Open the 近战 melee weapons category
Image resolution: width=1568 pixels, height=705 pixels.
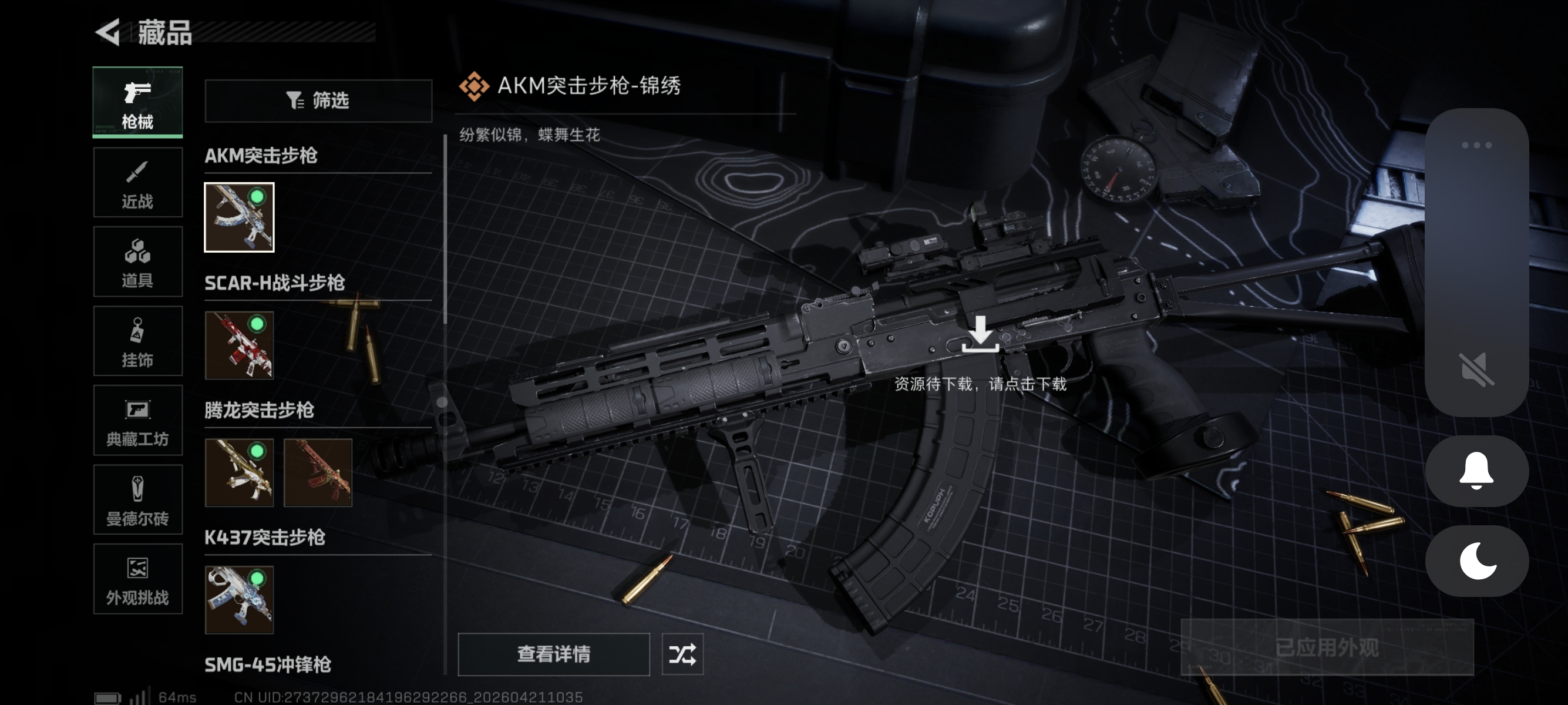point(137,182)
